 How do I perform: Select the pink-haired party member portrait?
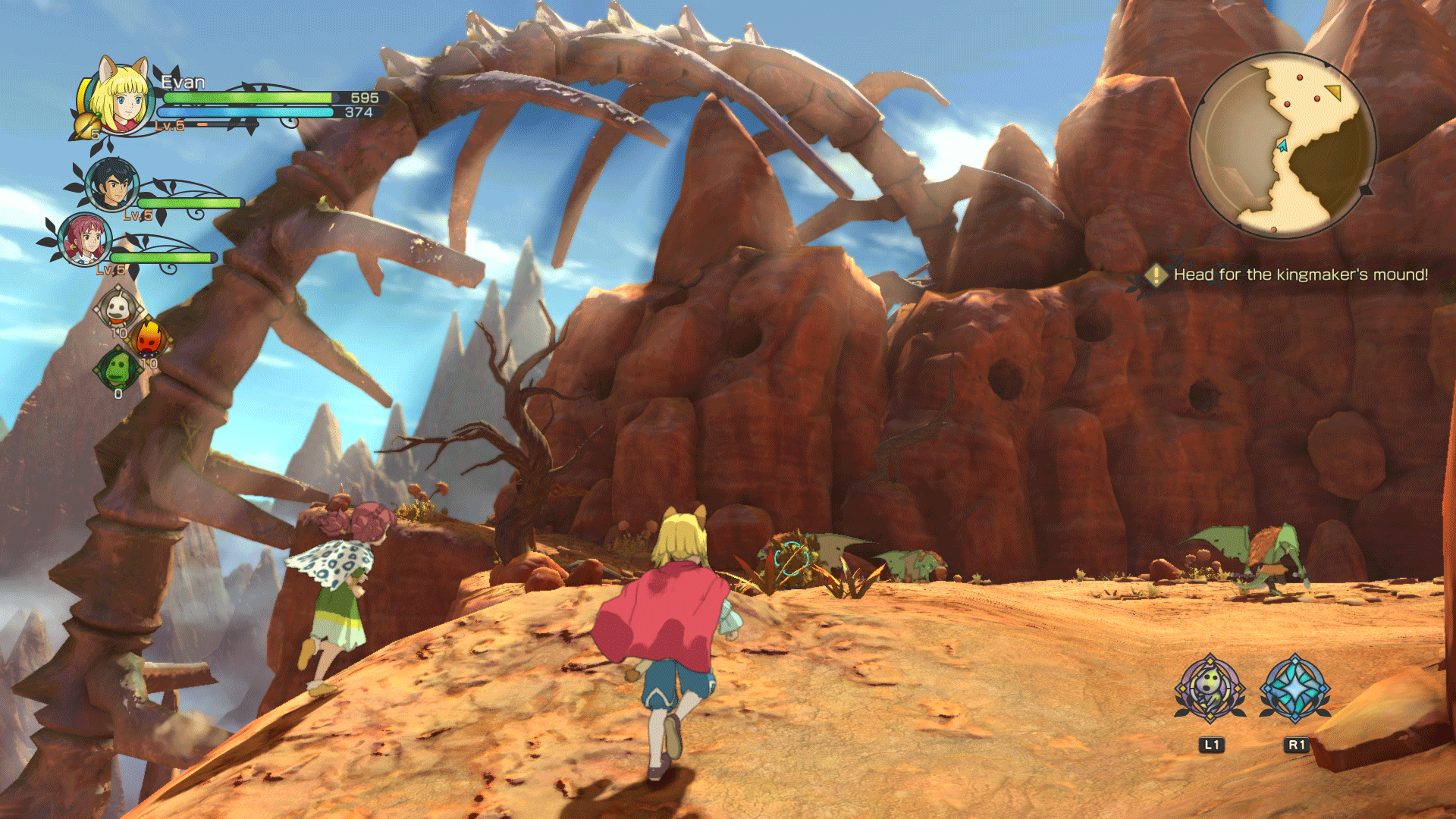coord(85,239)
